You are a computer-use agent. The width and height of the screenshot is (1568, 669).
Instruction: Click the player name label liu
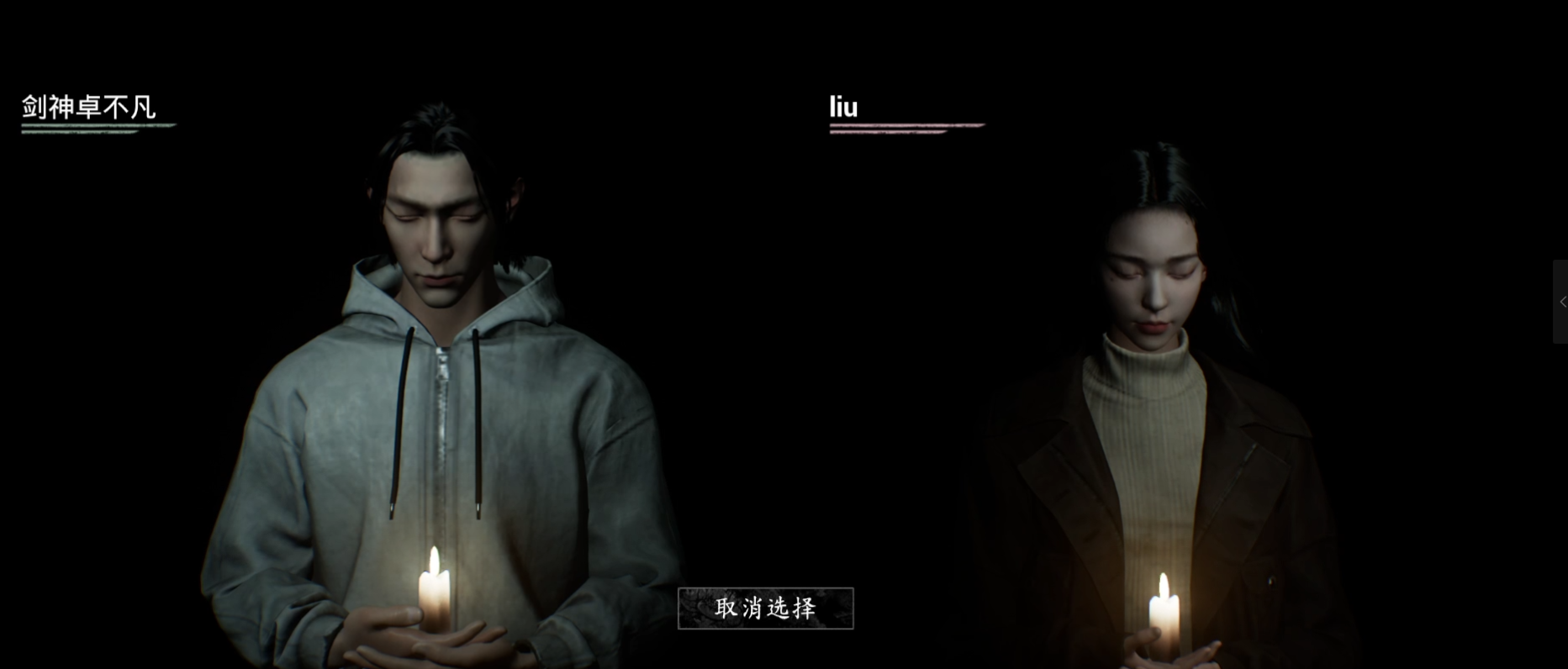(842, 107)
